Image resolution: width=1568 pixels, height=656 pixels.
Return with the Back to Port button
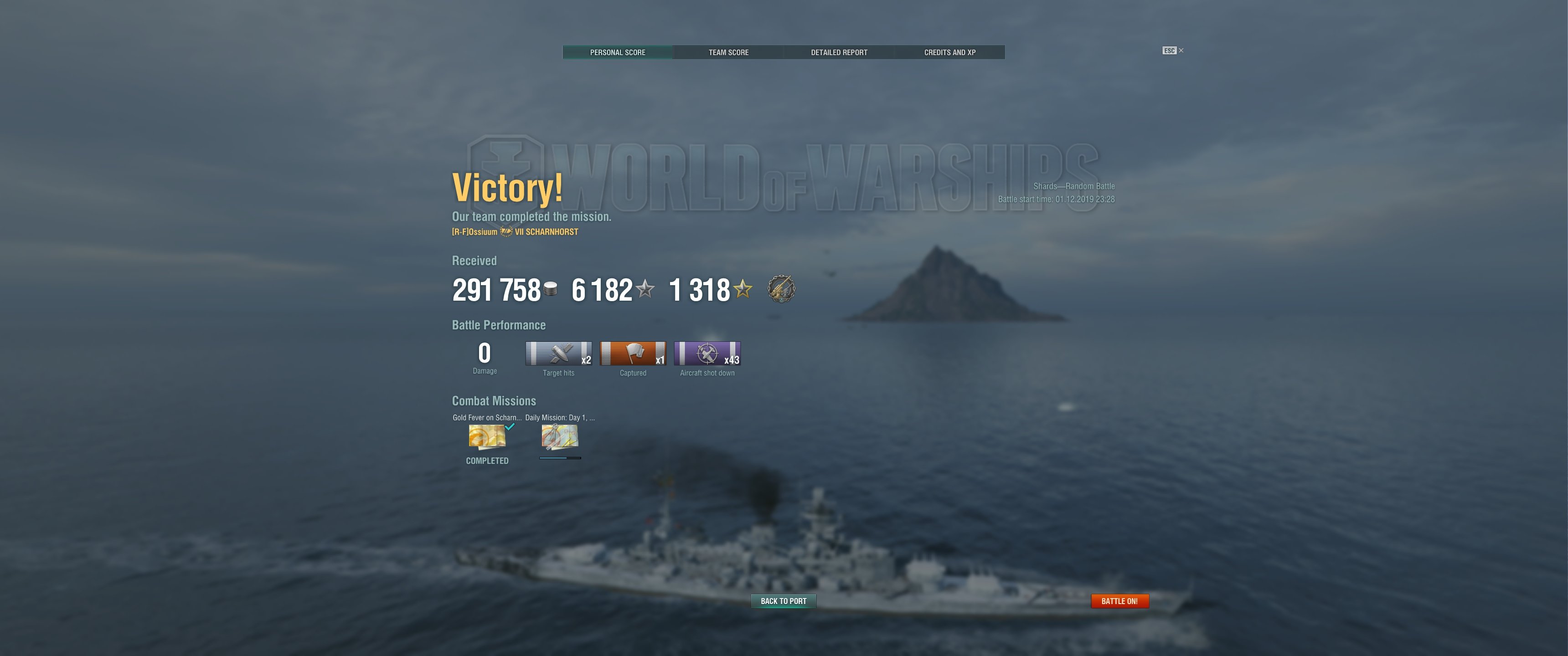pos(784,600)
